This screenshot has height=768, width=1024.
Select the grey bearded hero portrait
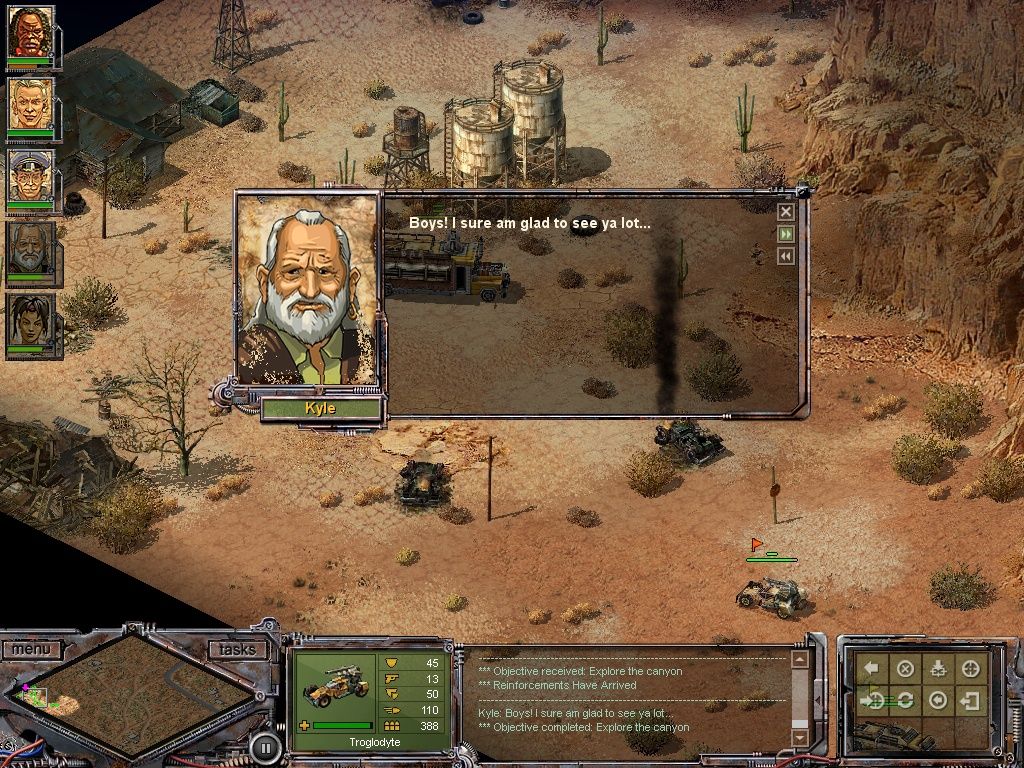coord(31,250)
